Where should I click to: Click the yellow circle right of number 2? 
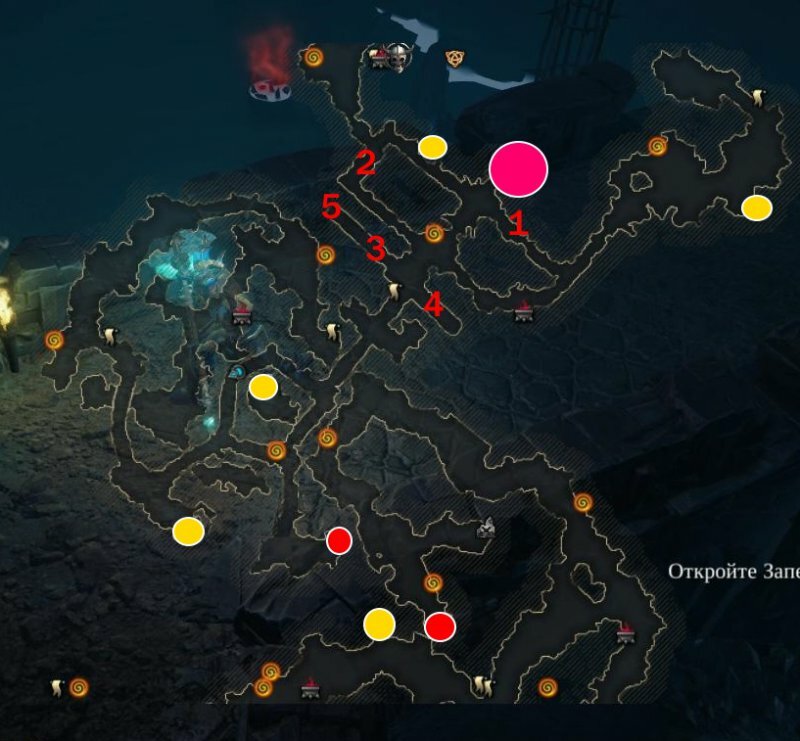[x=432, y=147]
